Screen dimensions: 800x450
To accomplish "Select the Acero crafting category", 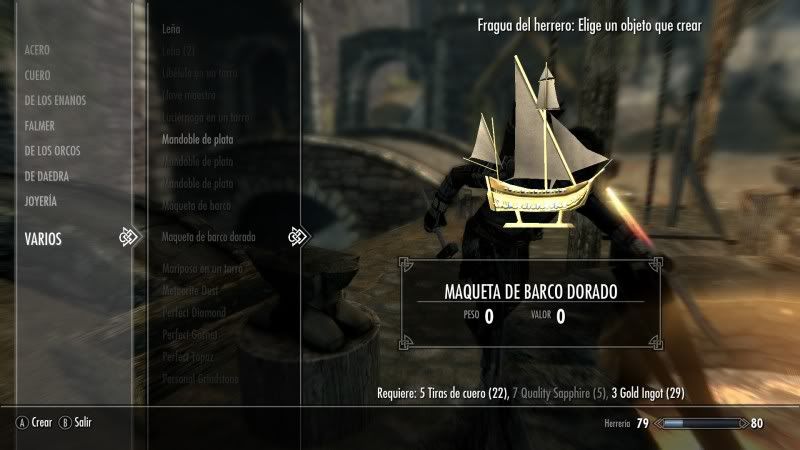I will [x=37, y=49].
